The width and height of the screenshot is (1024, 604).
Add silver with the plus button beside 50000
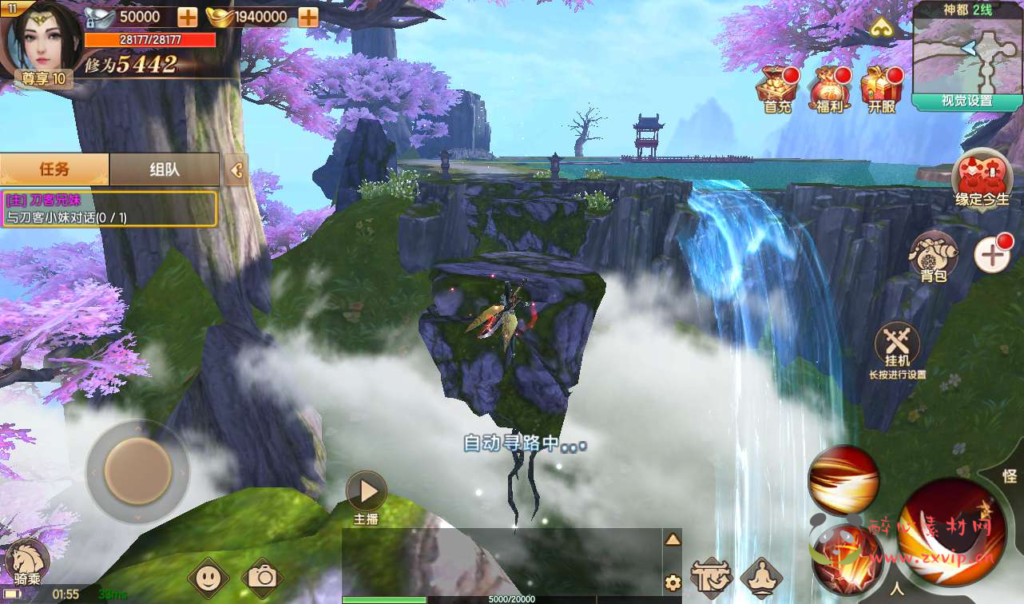pos(187,17)
